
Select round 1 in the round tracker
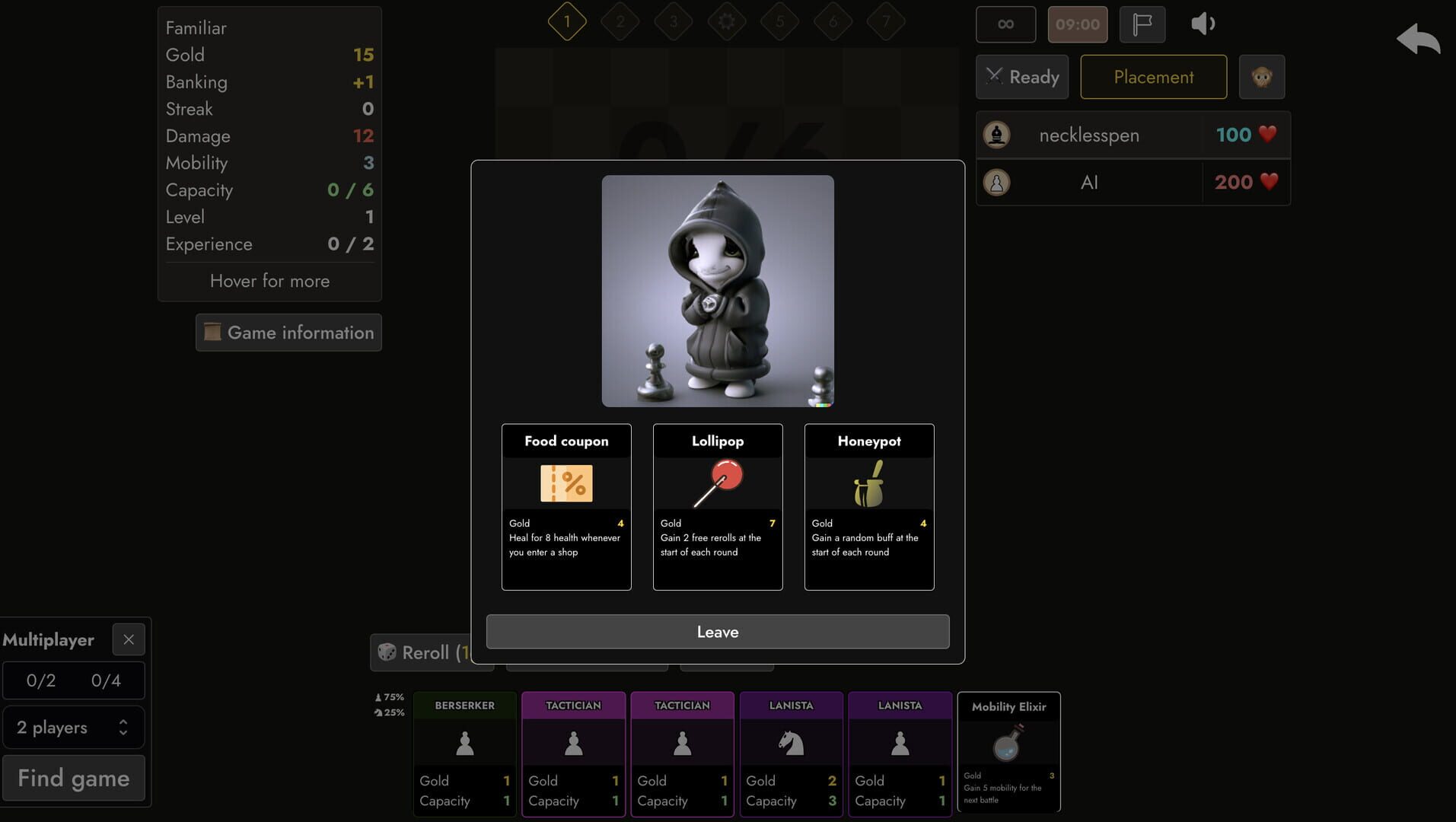566,21
